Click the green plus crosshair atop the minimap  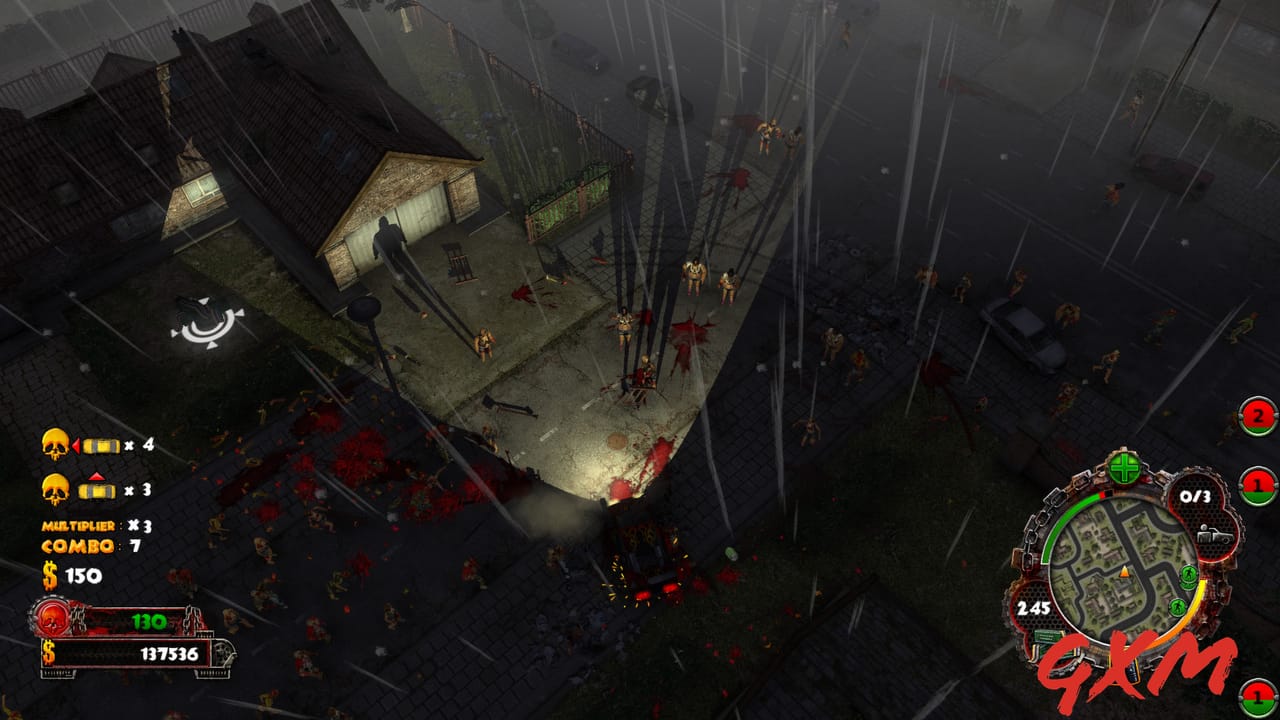[x=1124, y=466]
